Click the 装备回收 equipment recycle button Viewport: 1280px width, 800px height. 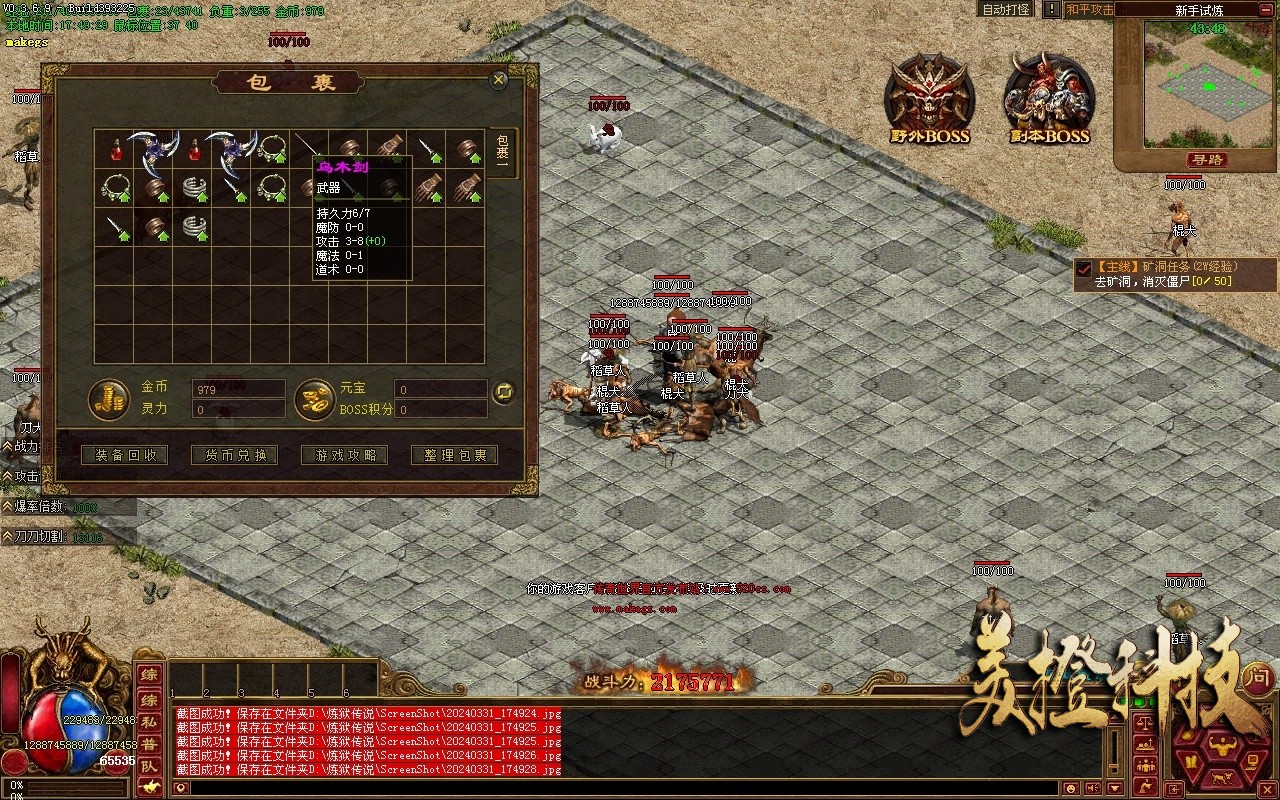click(126, 455)
